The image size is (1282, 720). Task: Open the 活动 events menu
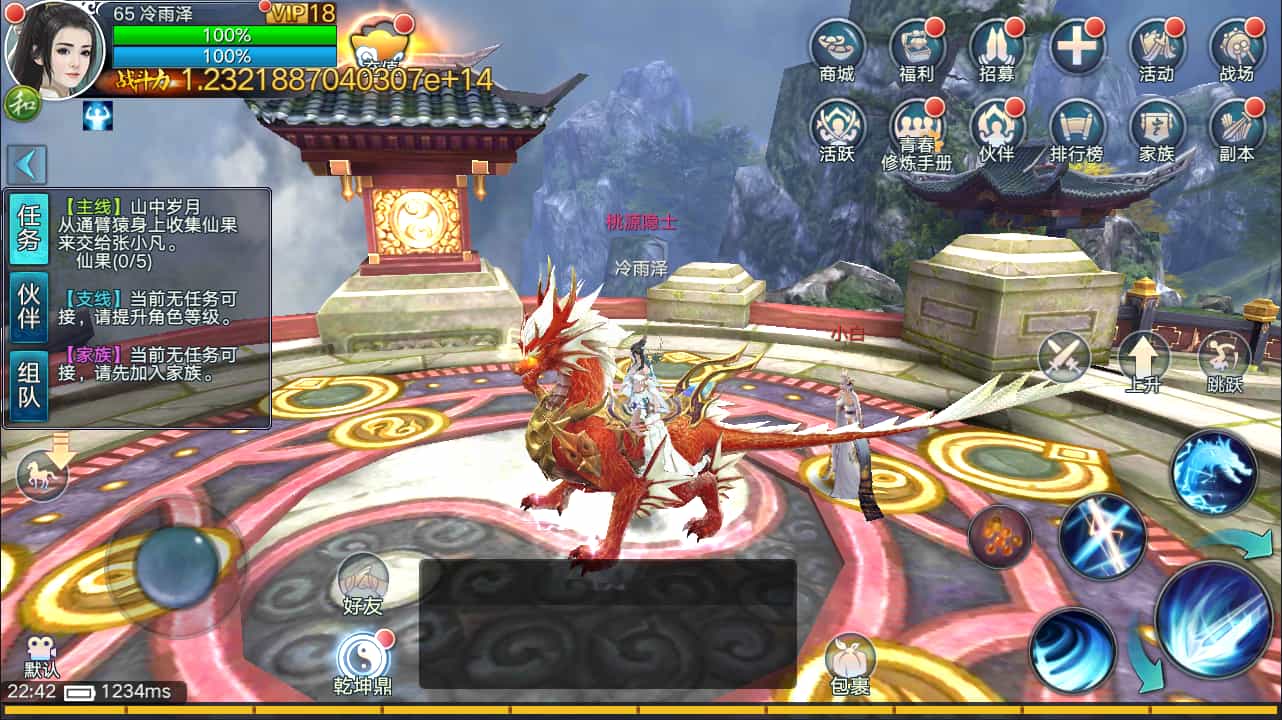tap(1157, 48)
